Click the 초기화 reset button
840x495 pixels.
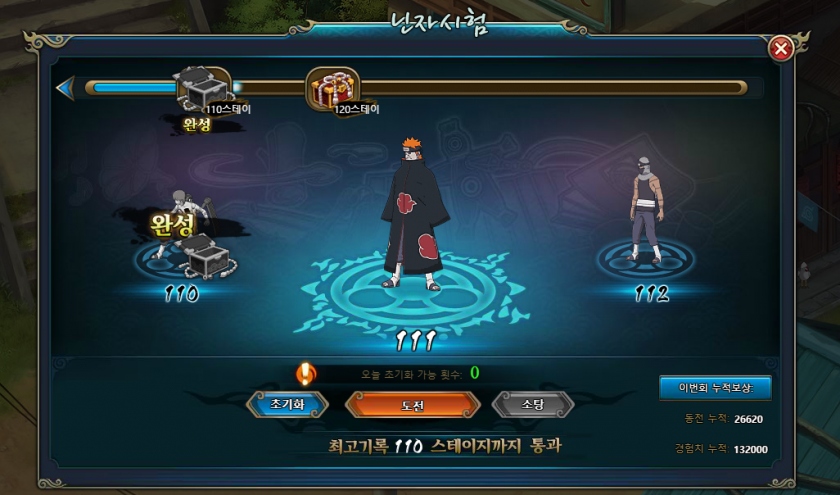pos(275,404)
